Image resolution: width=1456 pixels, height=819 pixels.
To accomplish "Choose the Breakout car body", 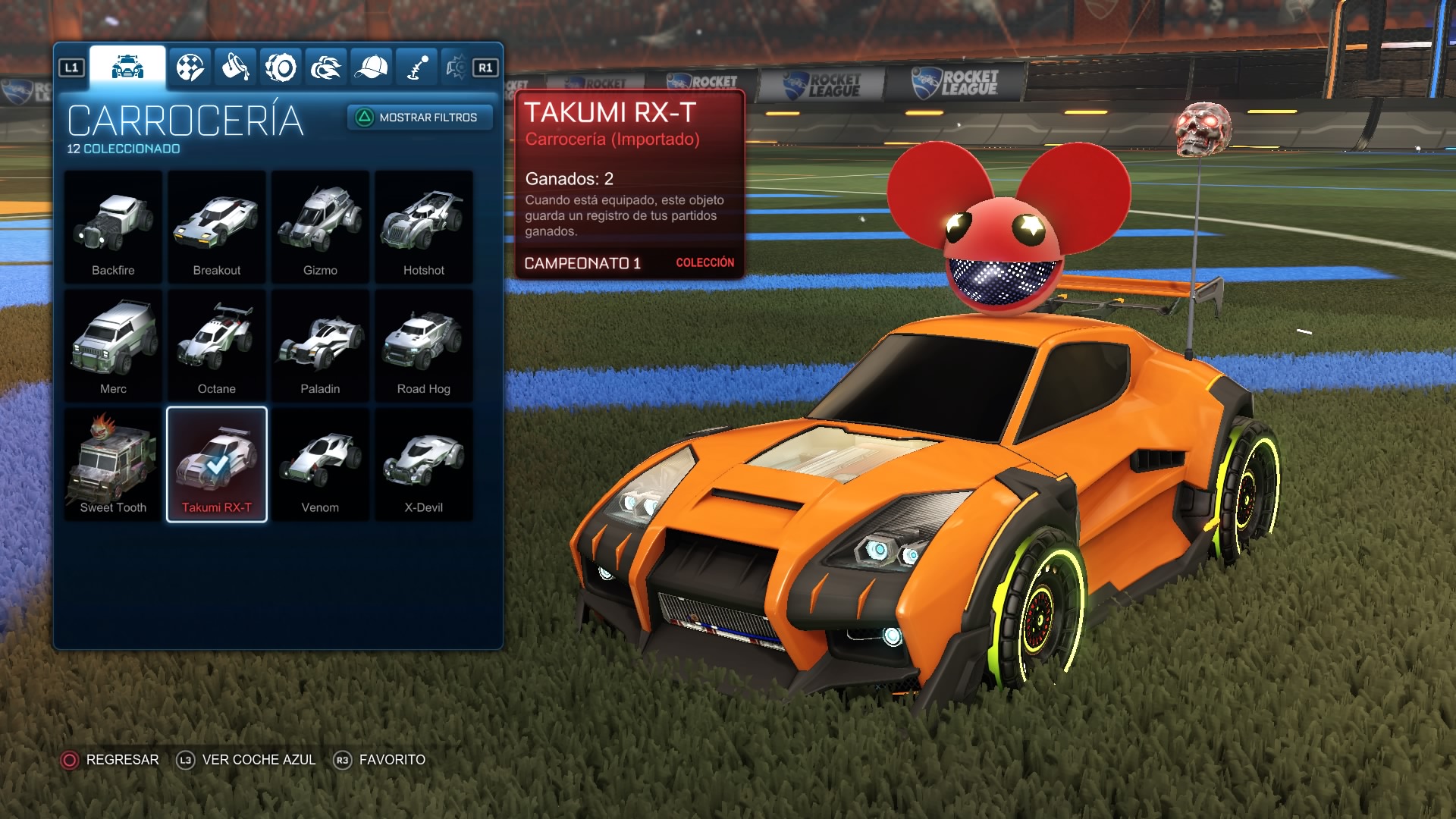I will pyautogui.click(x=217, y=227).
